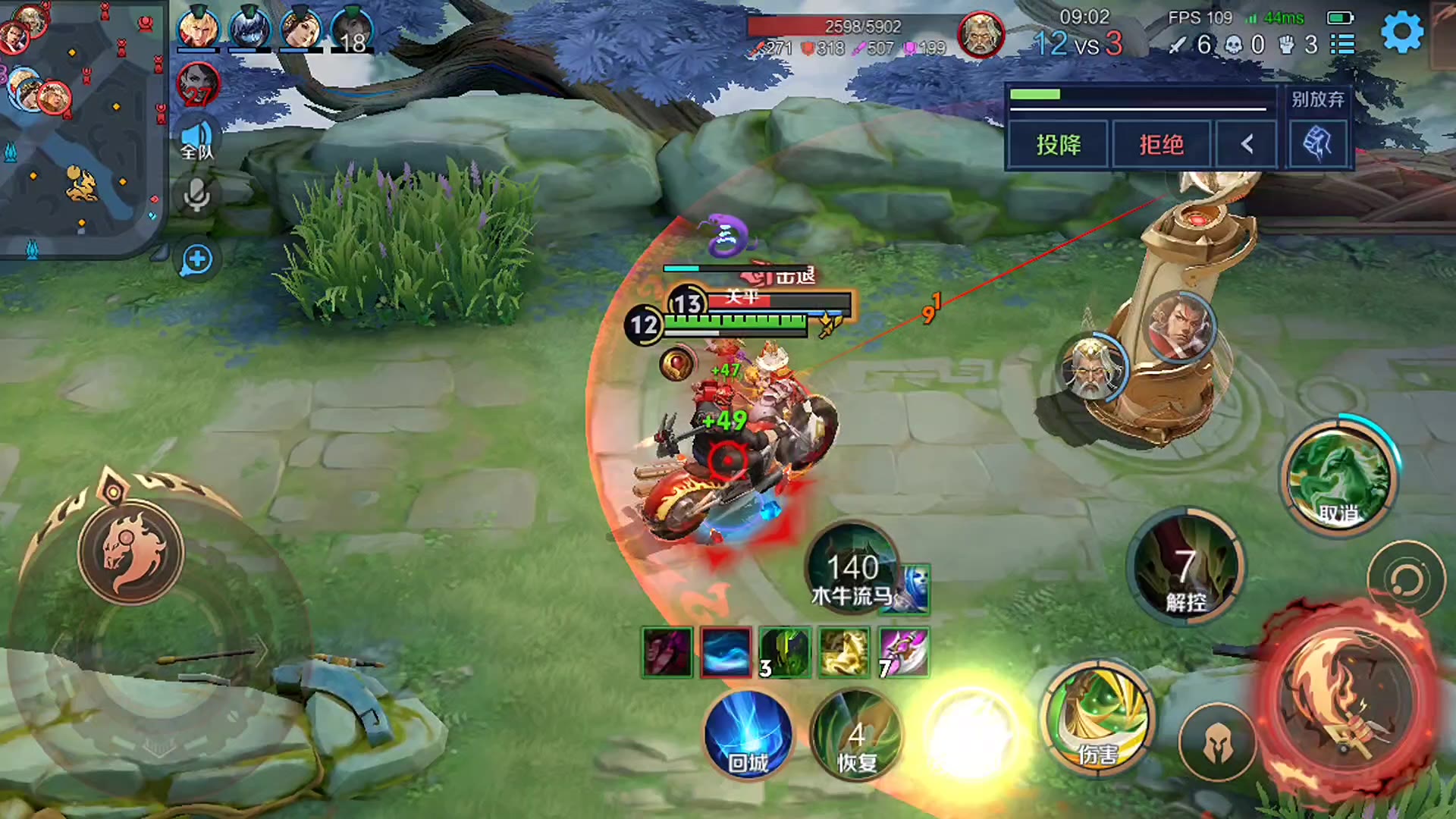Collapse the surrender vote panel arrow
The height and width of the screenshot is (819, 1456).
(1247, 144)
